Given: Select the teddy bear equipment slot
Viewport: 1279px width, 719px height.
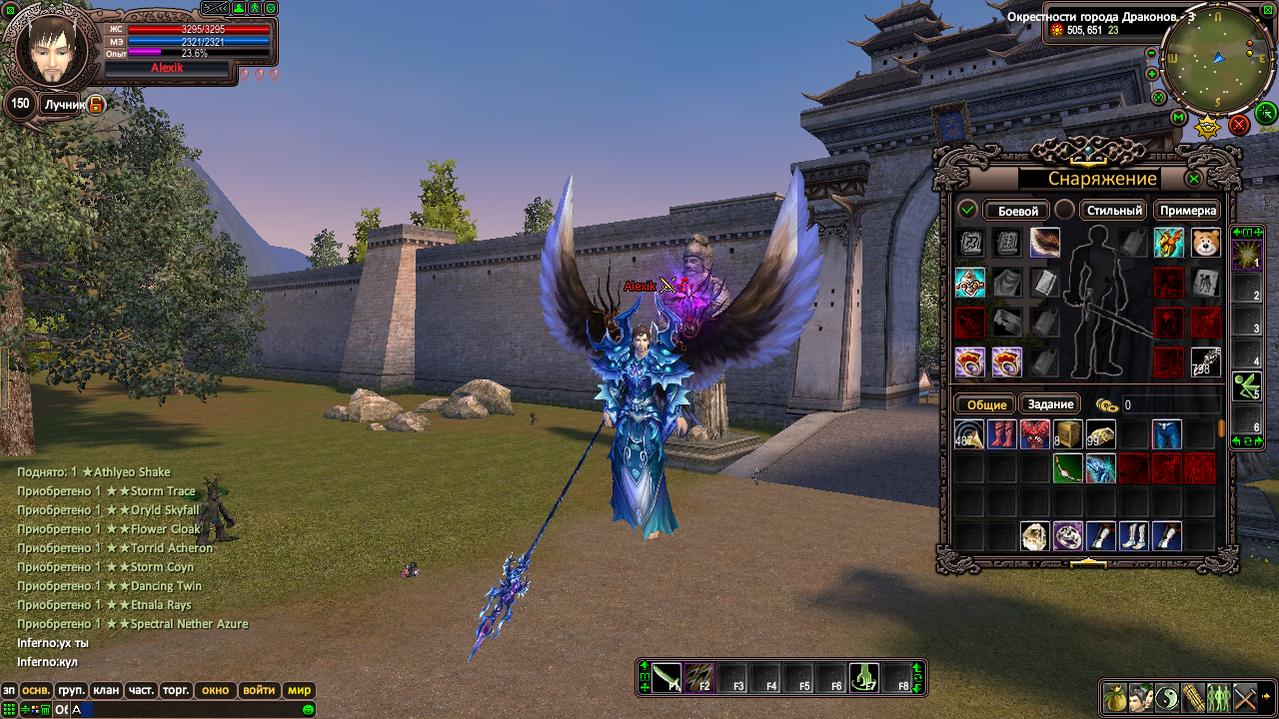Looking at the screenshot, I should click(x=1204, y=243).
